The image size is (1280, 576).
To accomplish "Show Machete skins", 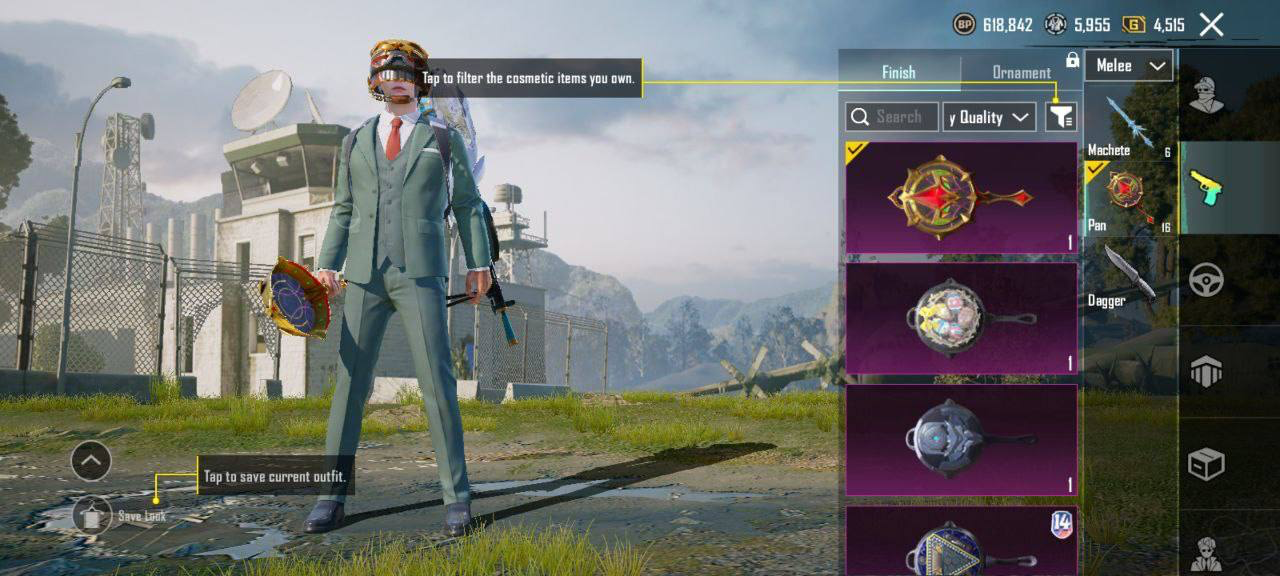I will tap(1130, 125).
